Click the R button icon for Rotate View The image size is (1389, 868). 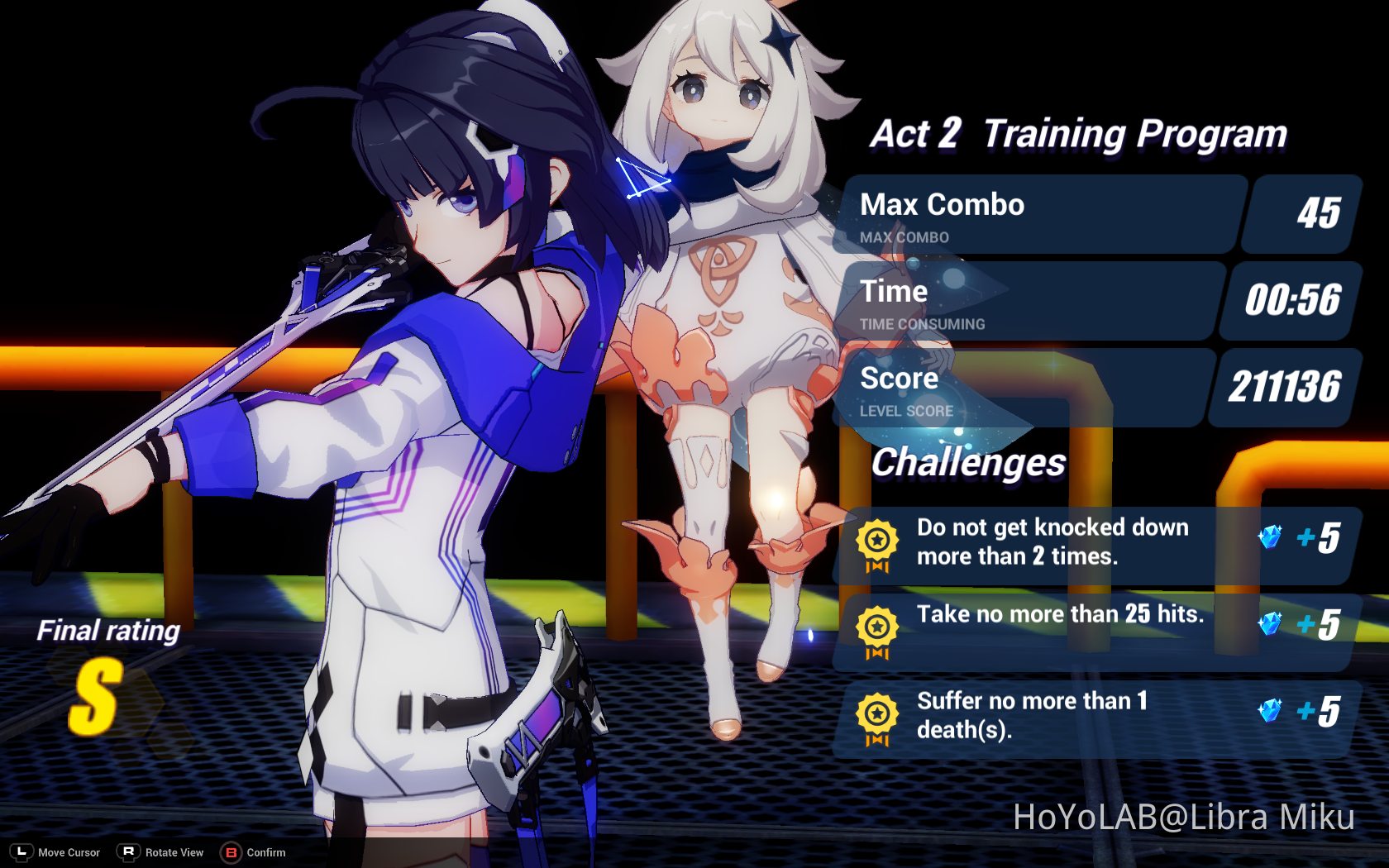coord(128,852)
